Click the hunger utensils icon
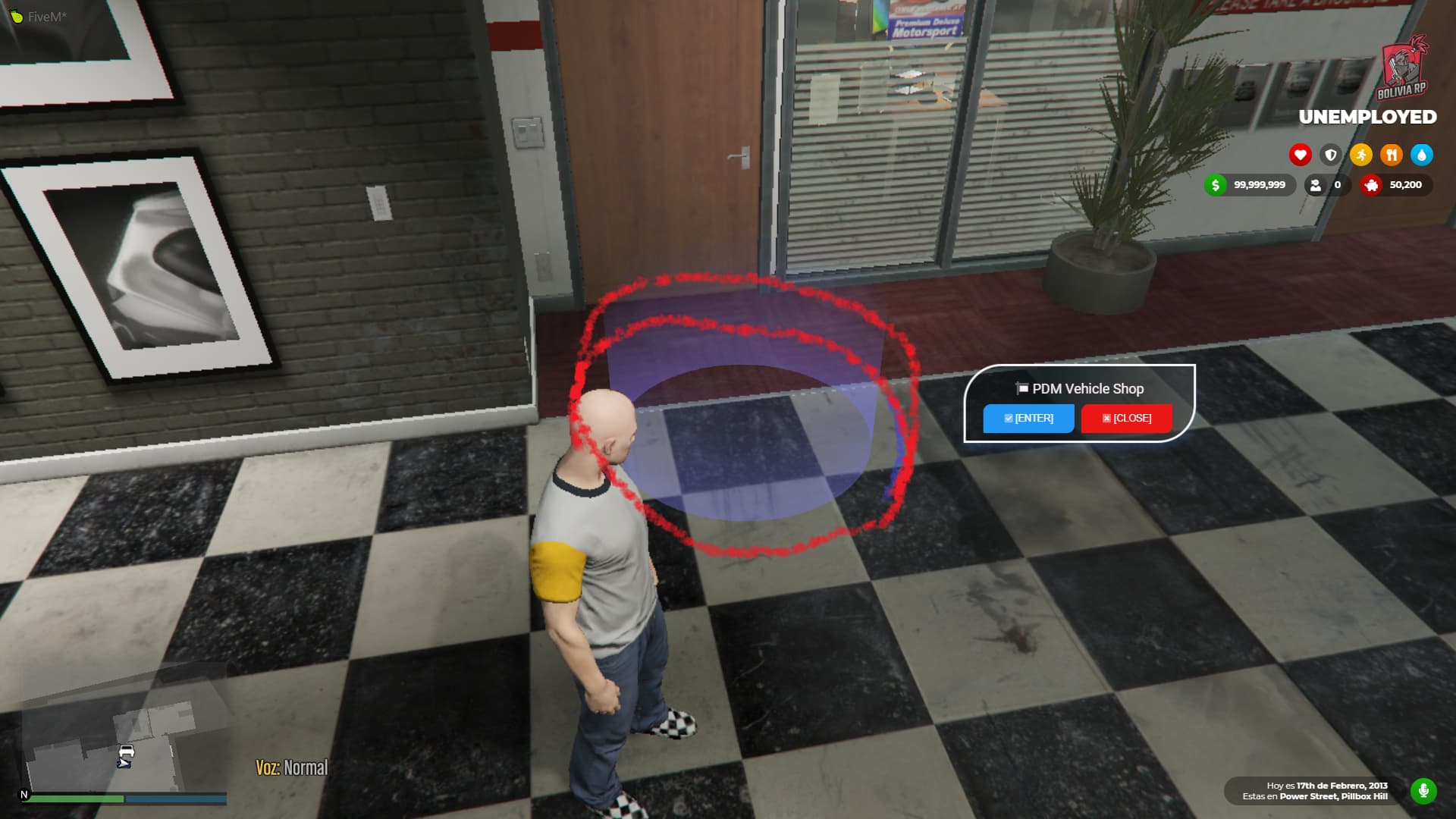 click(x=1392, y=155)
